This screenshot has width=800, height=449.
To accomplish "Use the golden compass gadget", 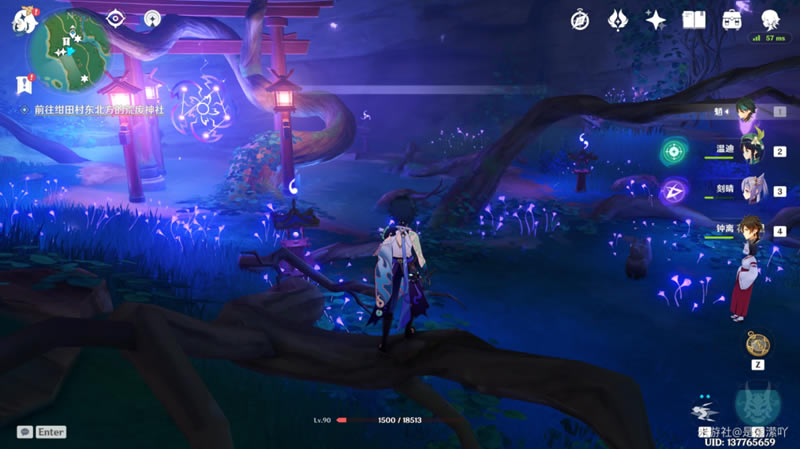I will tap(757, 343).
